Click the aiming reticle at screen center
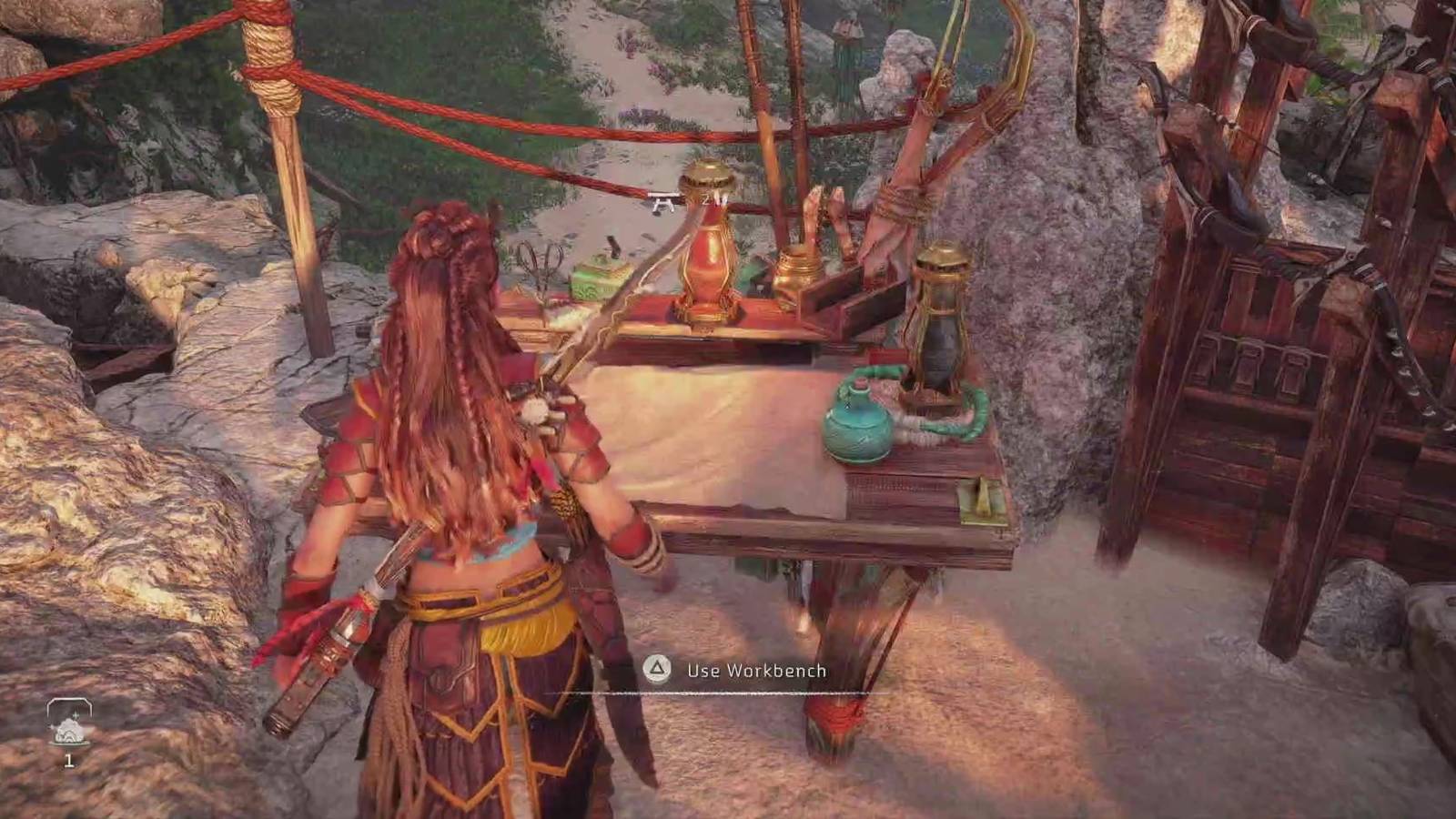The width and height of the screenshot is (1456, 819). (x=662, y=205)
